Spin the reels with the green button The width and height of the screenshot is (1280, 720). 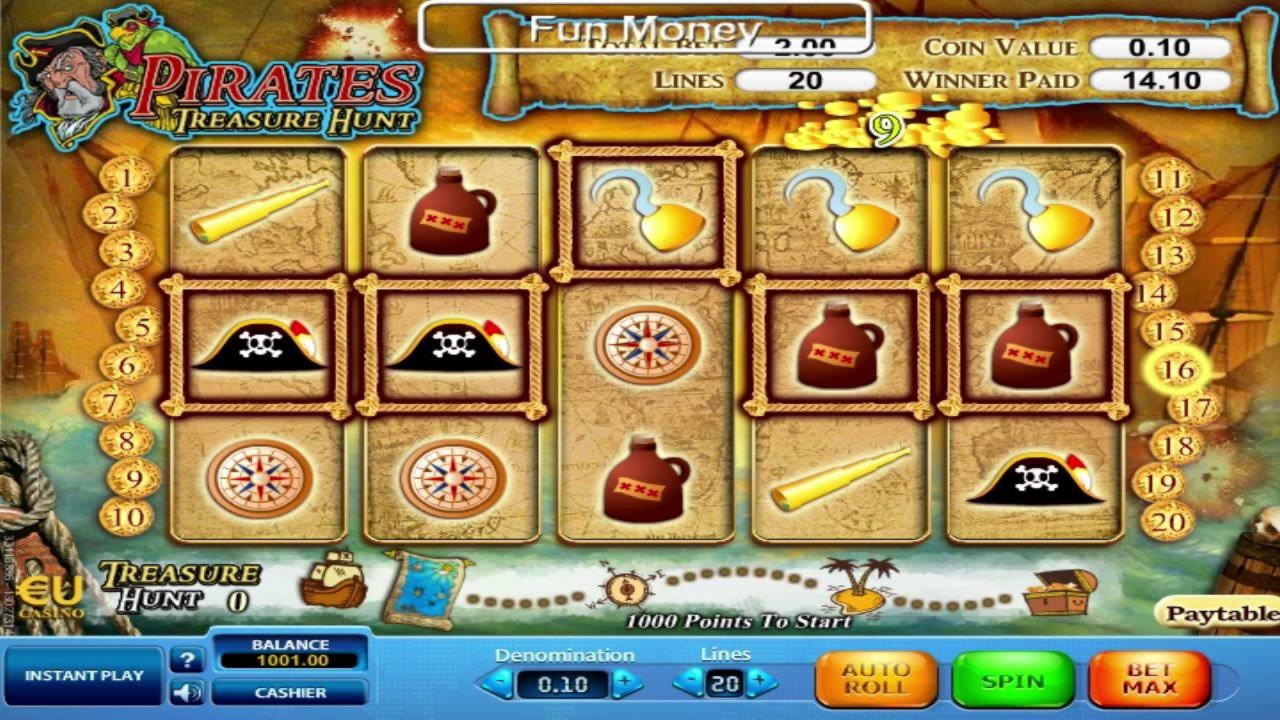(x=1012, y=681)
